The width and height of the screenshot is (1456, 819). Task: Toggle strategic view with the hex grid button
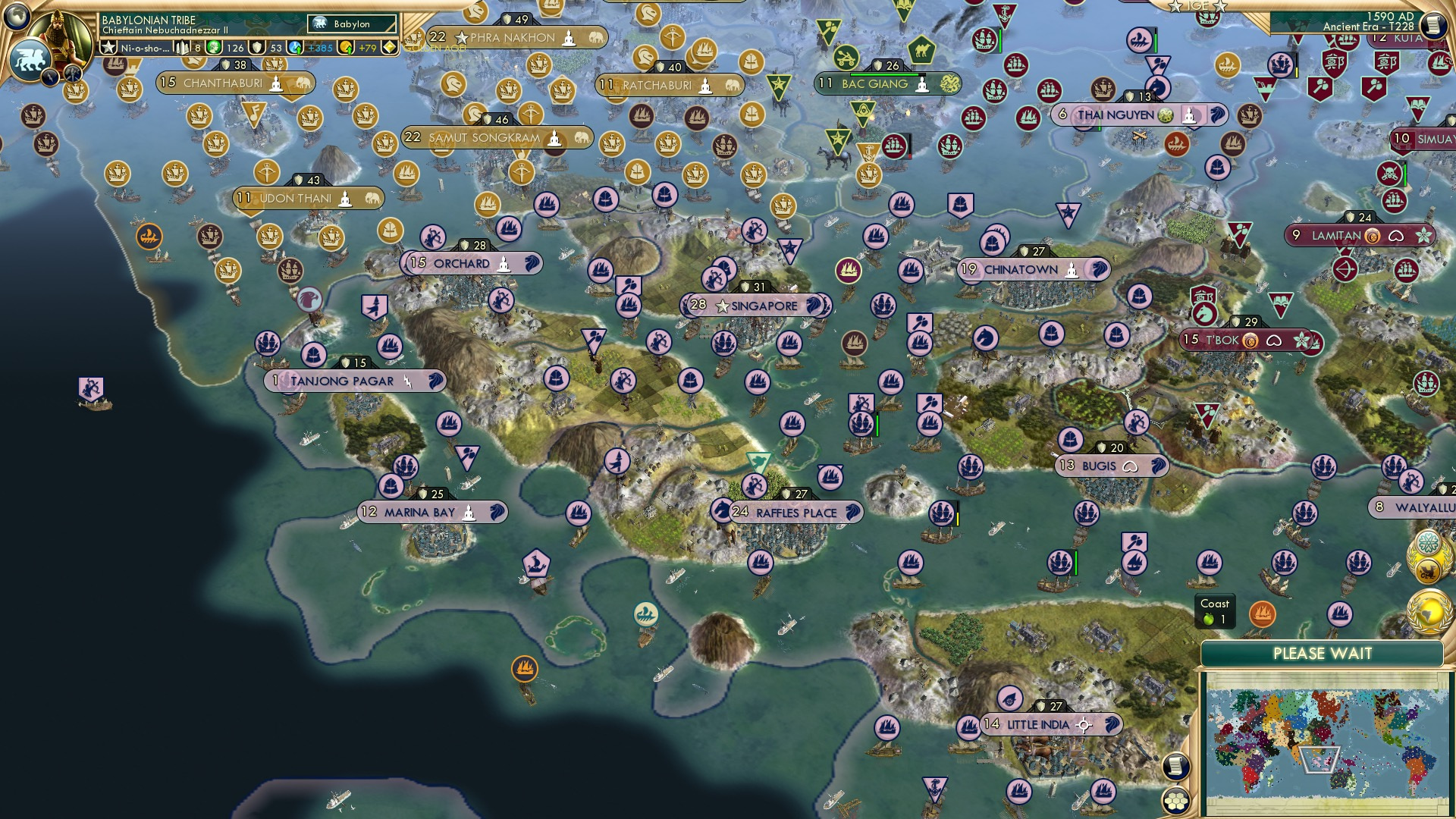pyautogui.click(x=1175, y=802)
